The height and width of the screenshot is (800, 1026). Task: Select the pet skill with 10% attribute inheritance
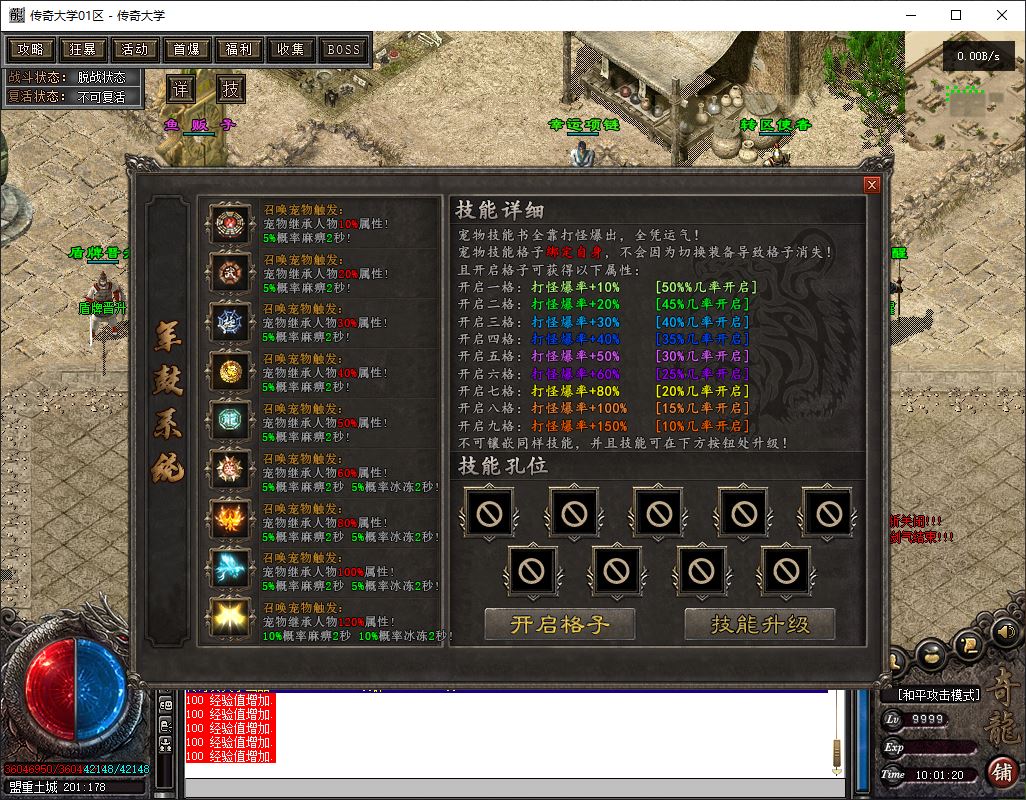pyautogui.click(x=230, y=223)
